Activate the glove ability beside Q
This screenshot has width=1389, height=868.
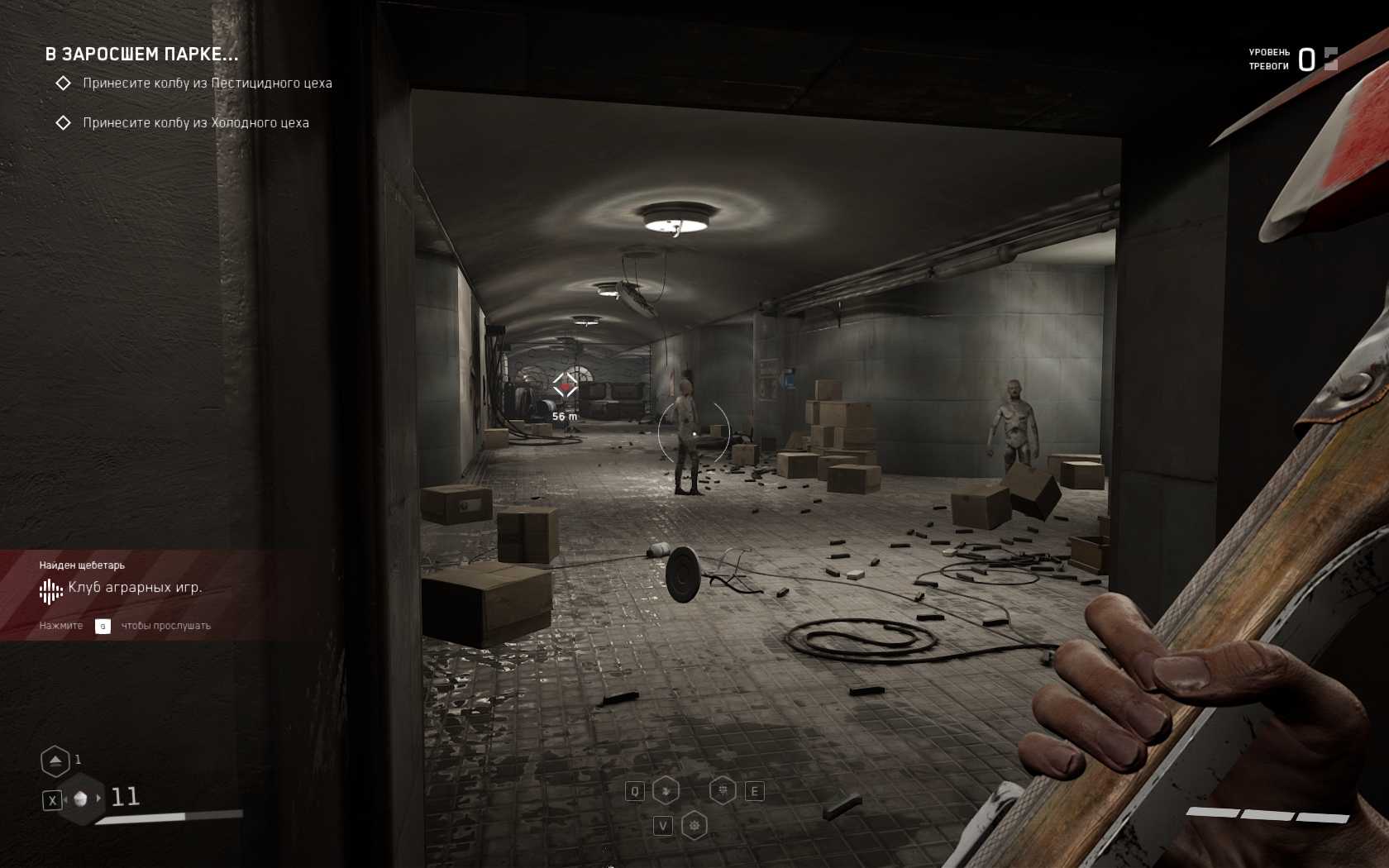click(x=666, y=791)
